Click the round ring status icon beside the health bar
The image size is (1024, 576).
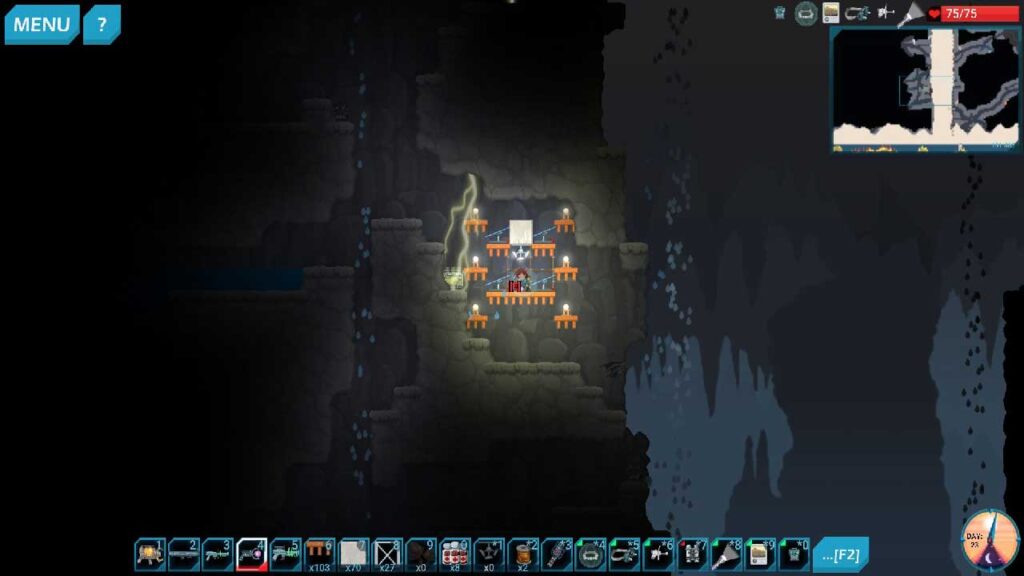tap(806, 13)
